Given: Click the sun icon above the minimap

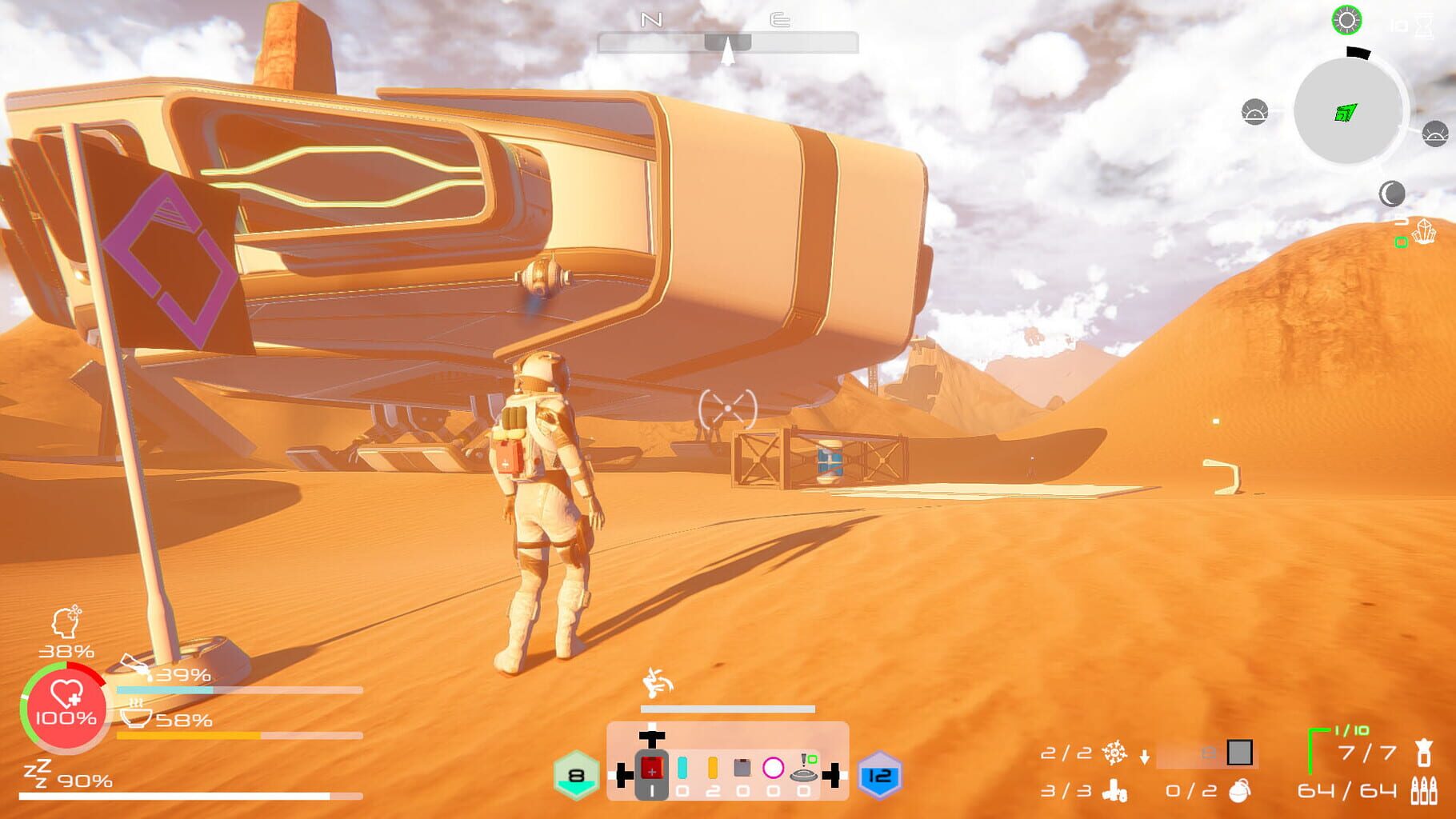Looking at the screenshot, I should tap(1346, 22).
